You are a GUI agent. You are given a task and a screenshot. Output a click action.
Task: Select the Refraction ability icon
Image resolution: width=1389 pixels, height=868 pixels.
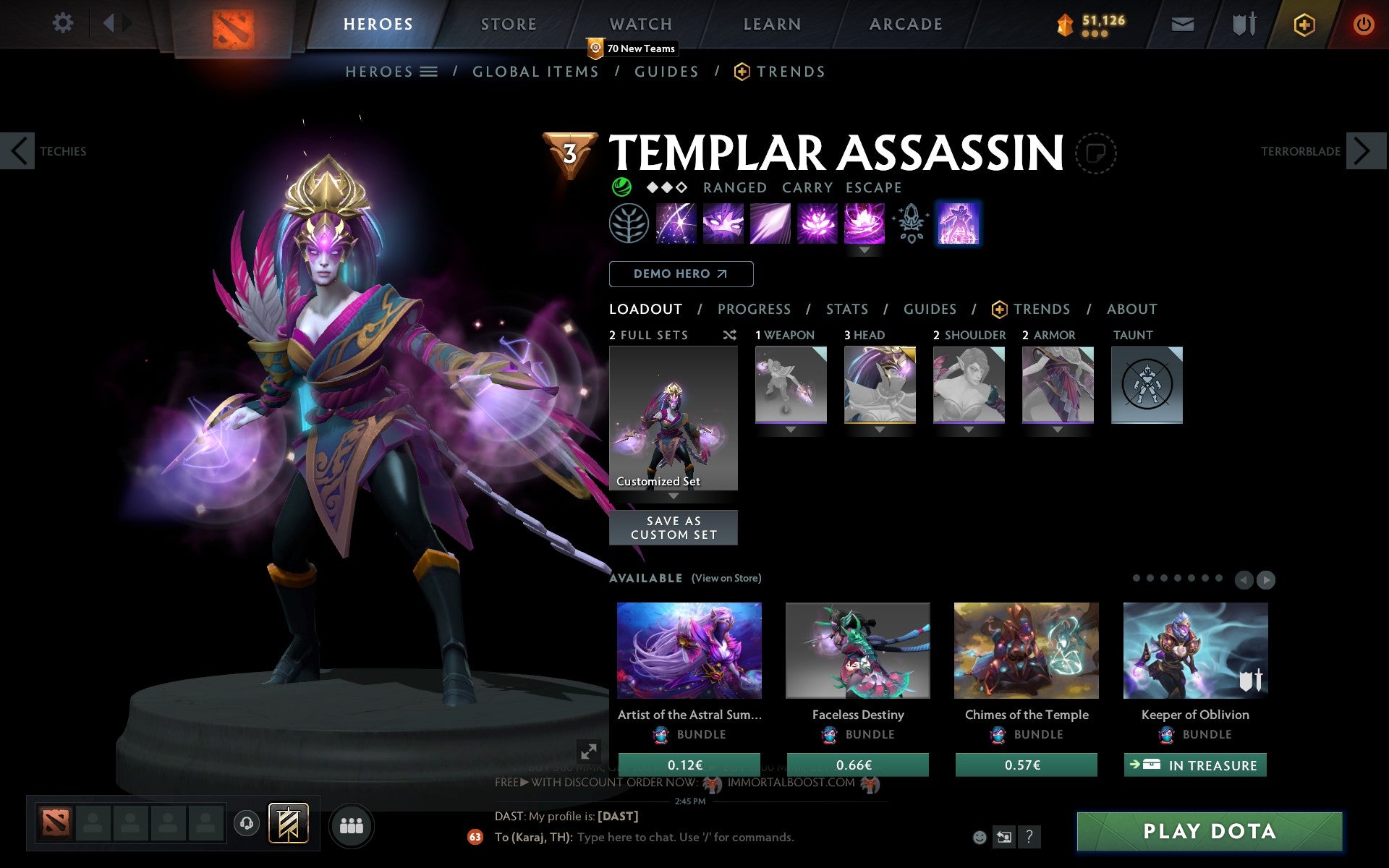[x=676, y=224]
